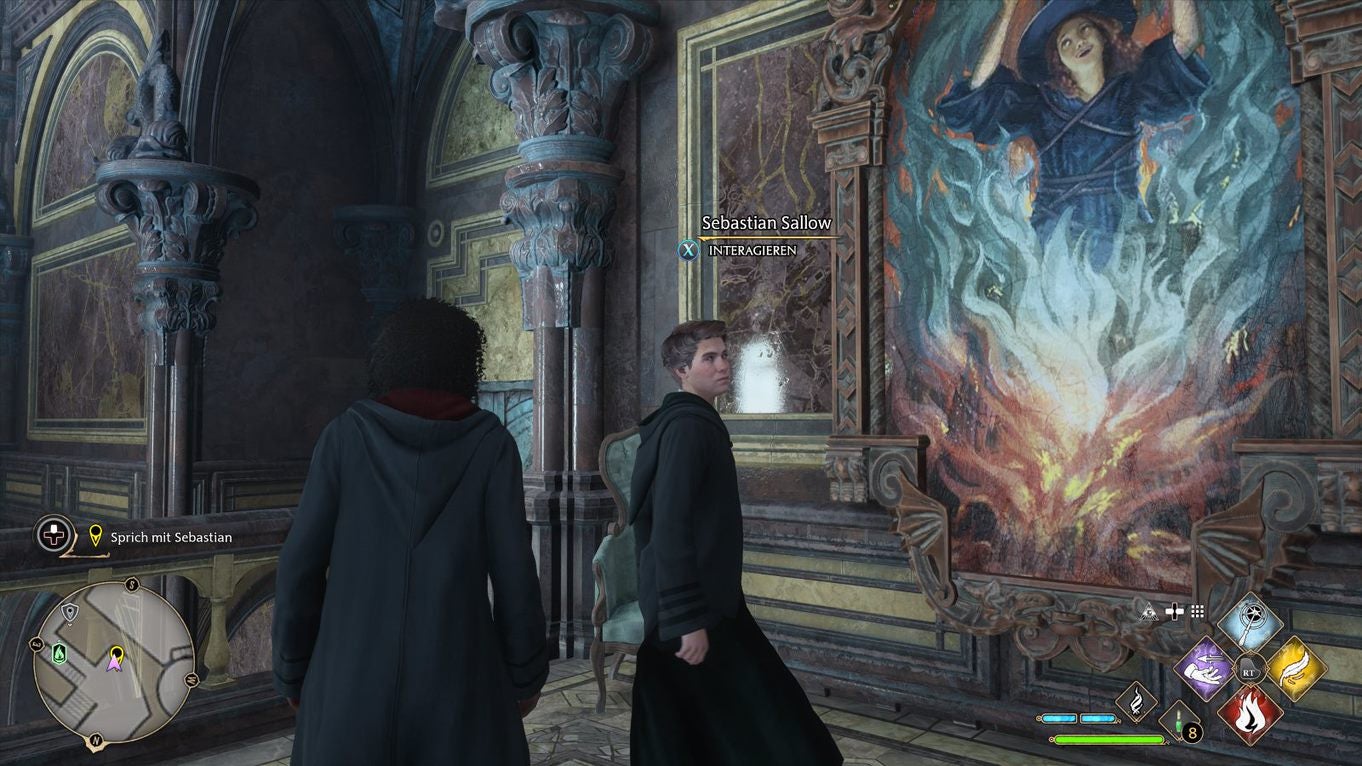
Task: Open the spell set grid icon
Action: tap(1196, 611)
